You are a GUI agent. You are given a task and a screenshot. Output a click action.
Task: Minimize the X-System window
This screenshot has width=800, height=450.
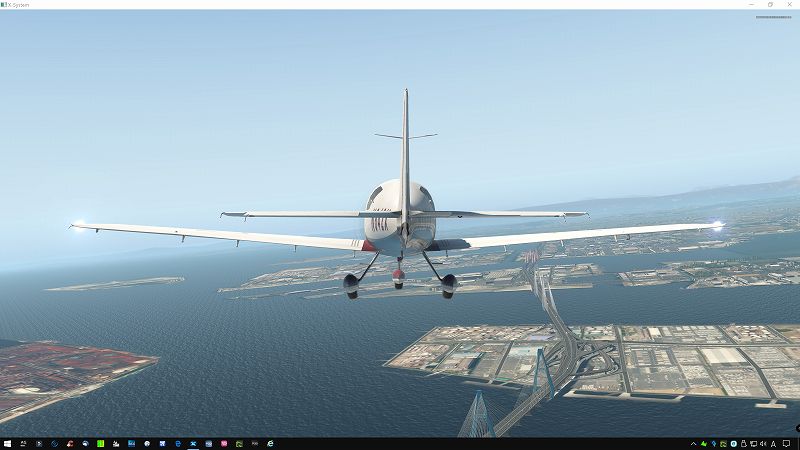(x=753, y=4)
